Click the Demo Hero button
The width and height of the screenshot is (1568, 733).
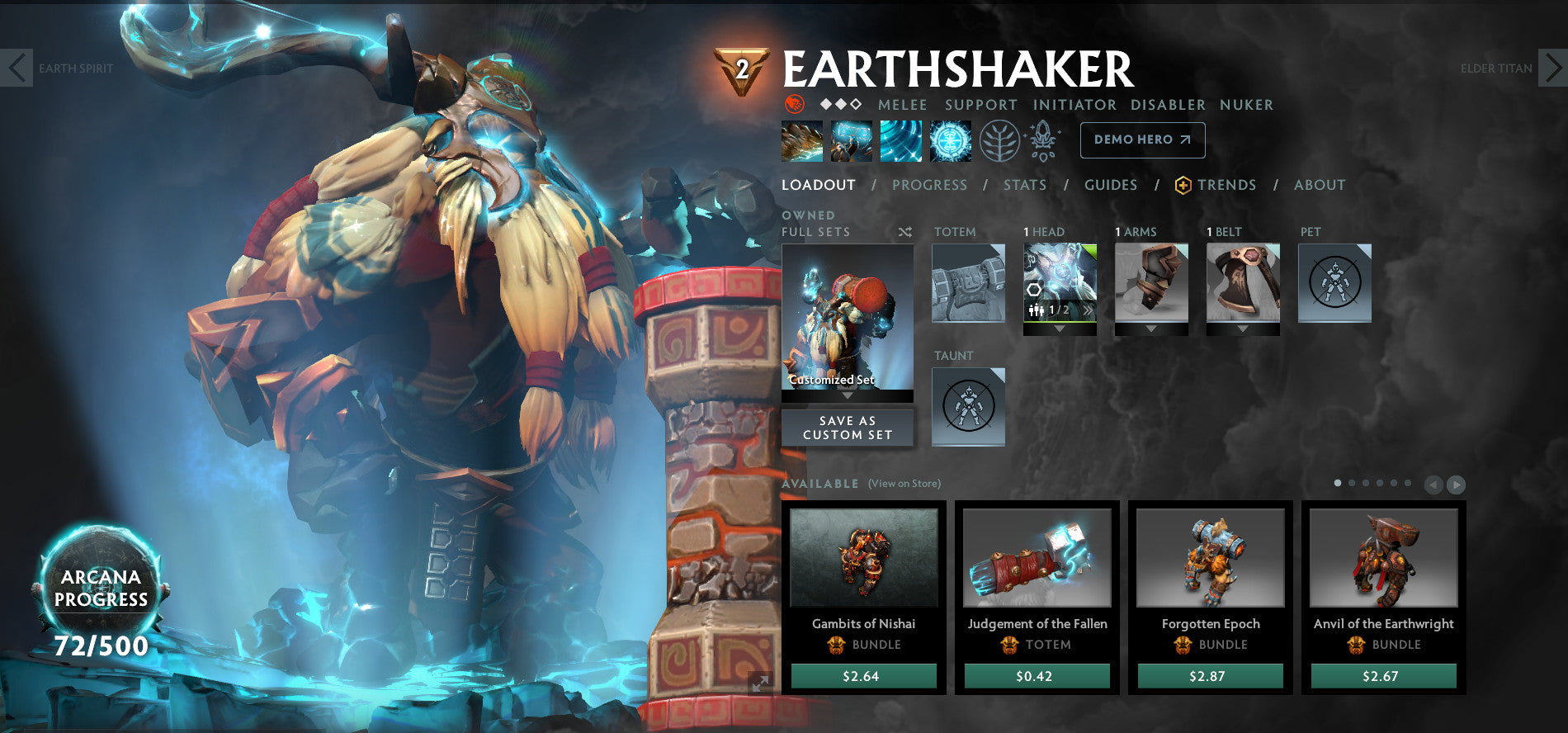coord(1142,140)
